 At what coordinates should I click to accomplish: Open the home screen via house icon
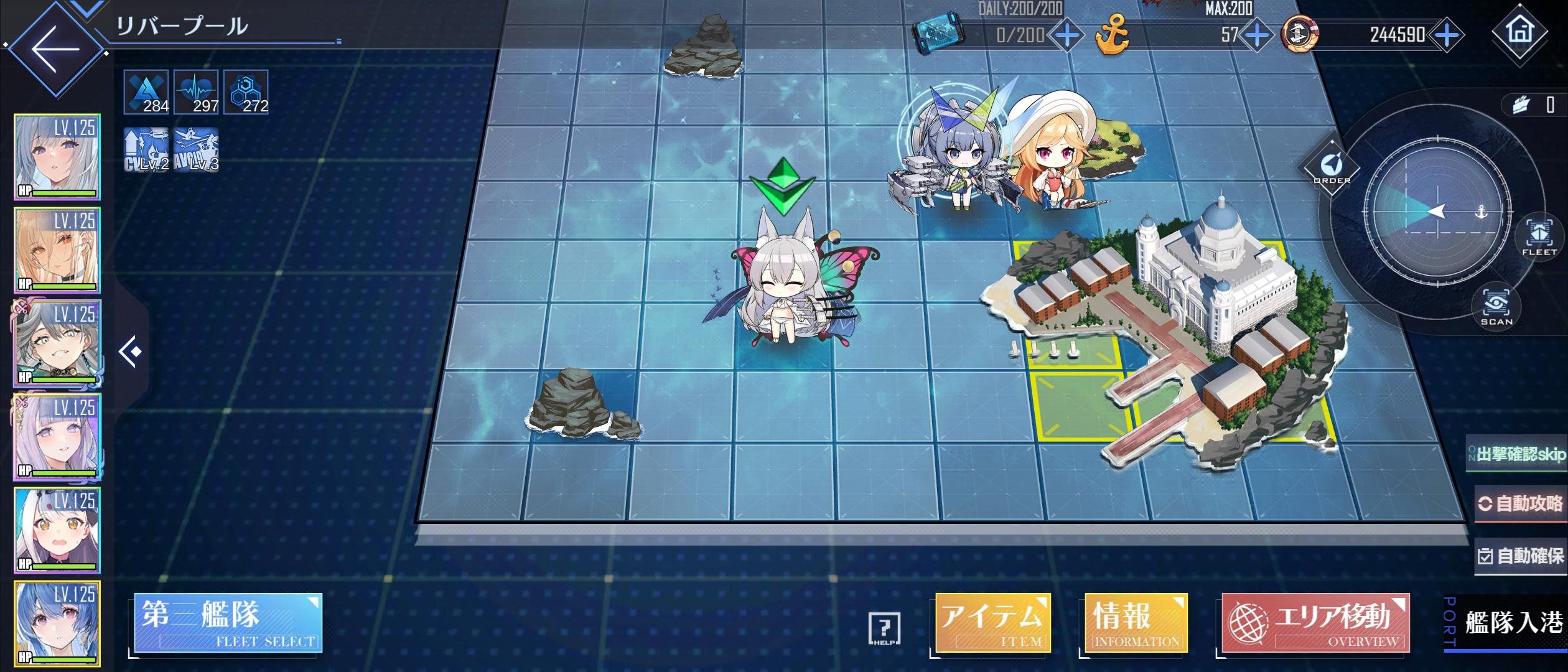[x=1519, y=31]
